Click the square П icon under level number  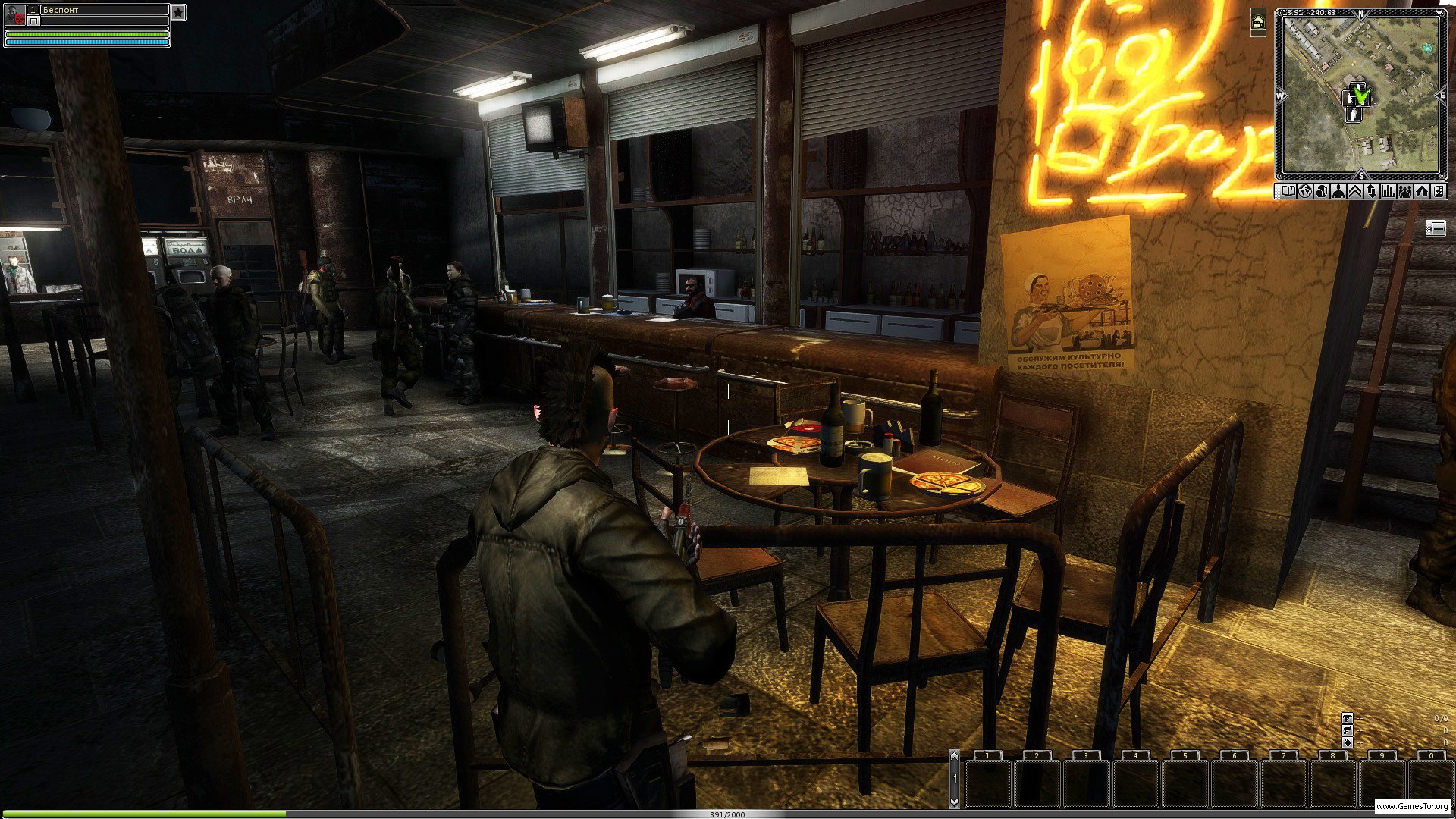click(33, 21)
